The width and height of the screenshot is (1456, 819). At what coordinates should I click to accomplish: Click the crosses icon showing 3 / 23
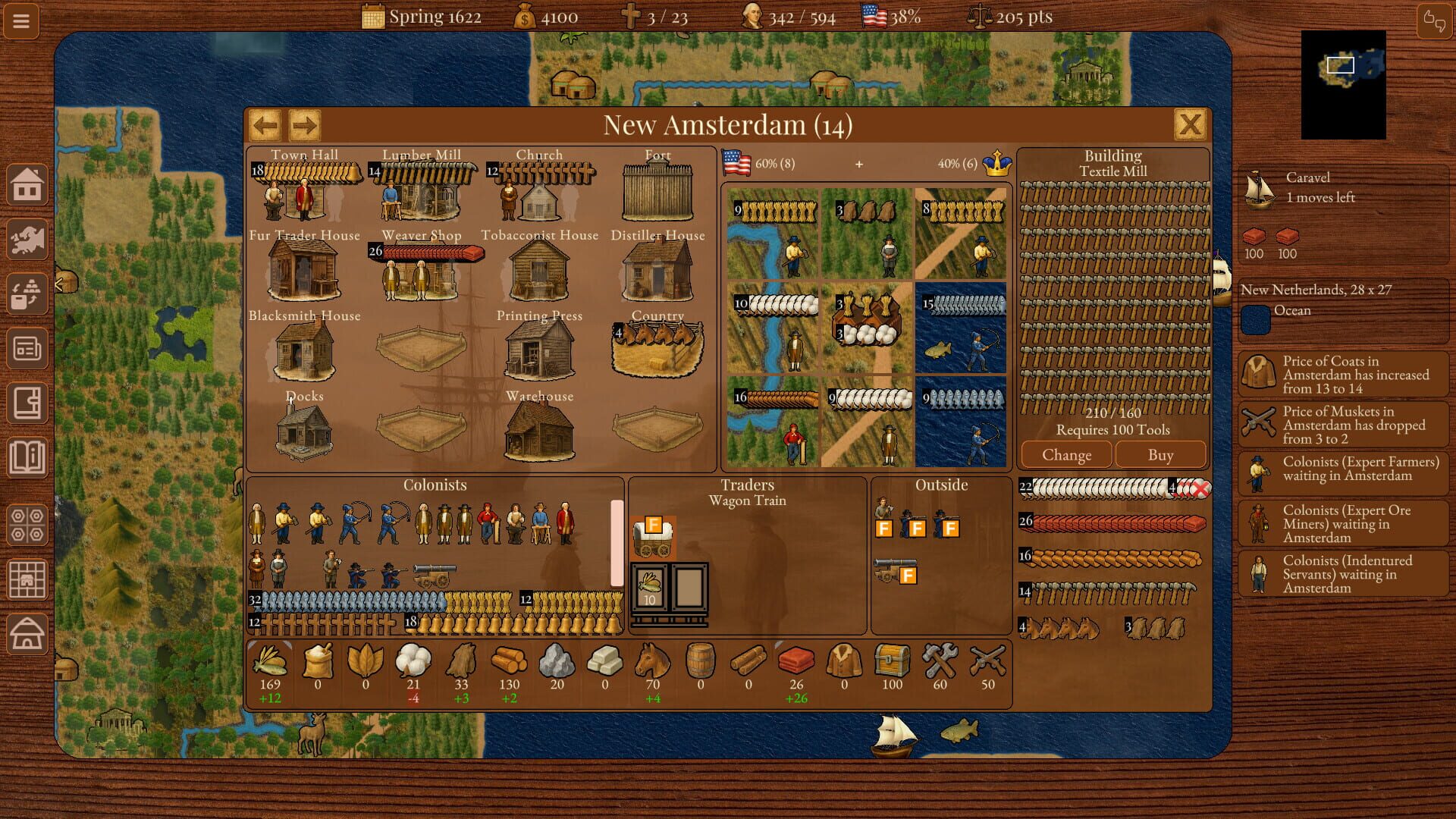(x=635, y=16)
